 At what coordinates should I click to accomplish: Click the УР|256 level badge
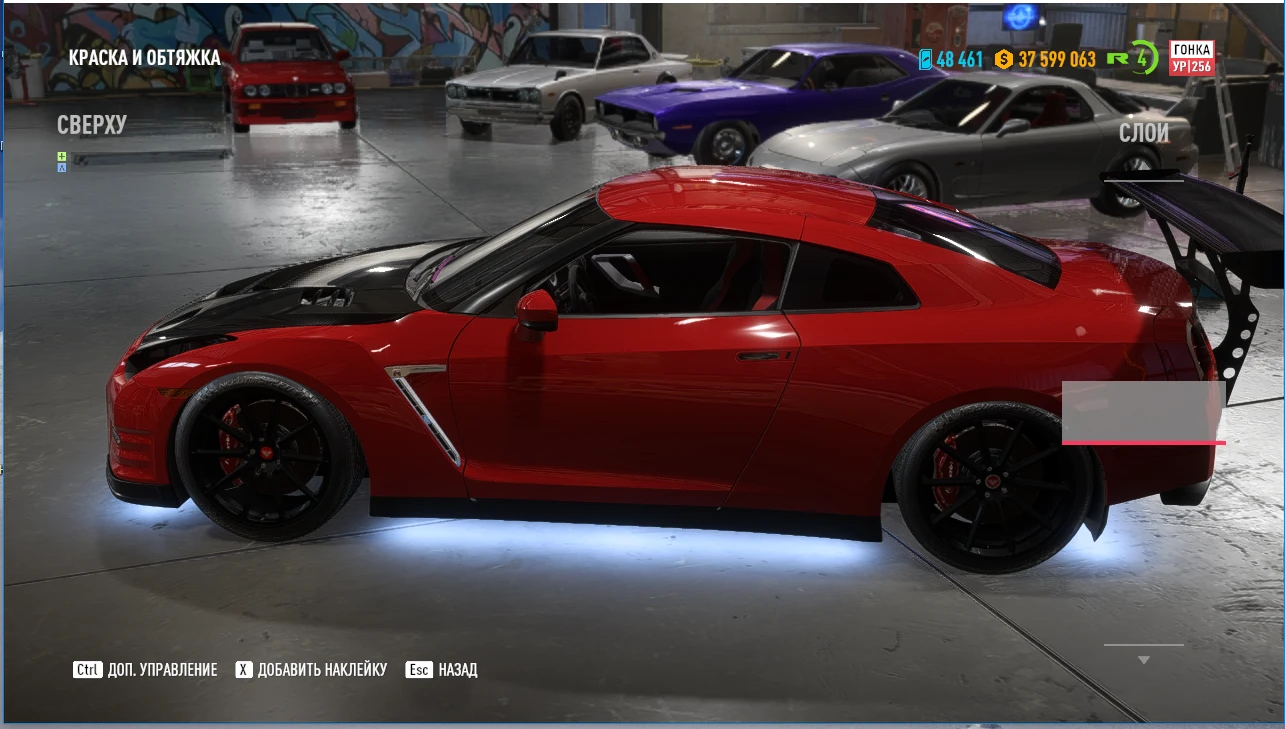1191,68
